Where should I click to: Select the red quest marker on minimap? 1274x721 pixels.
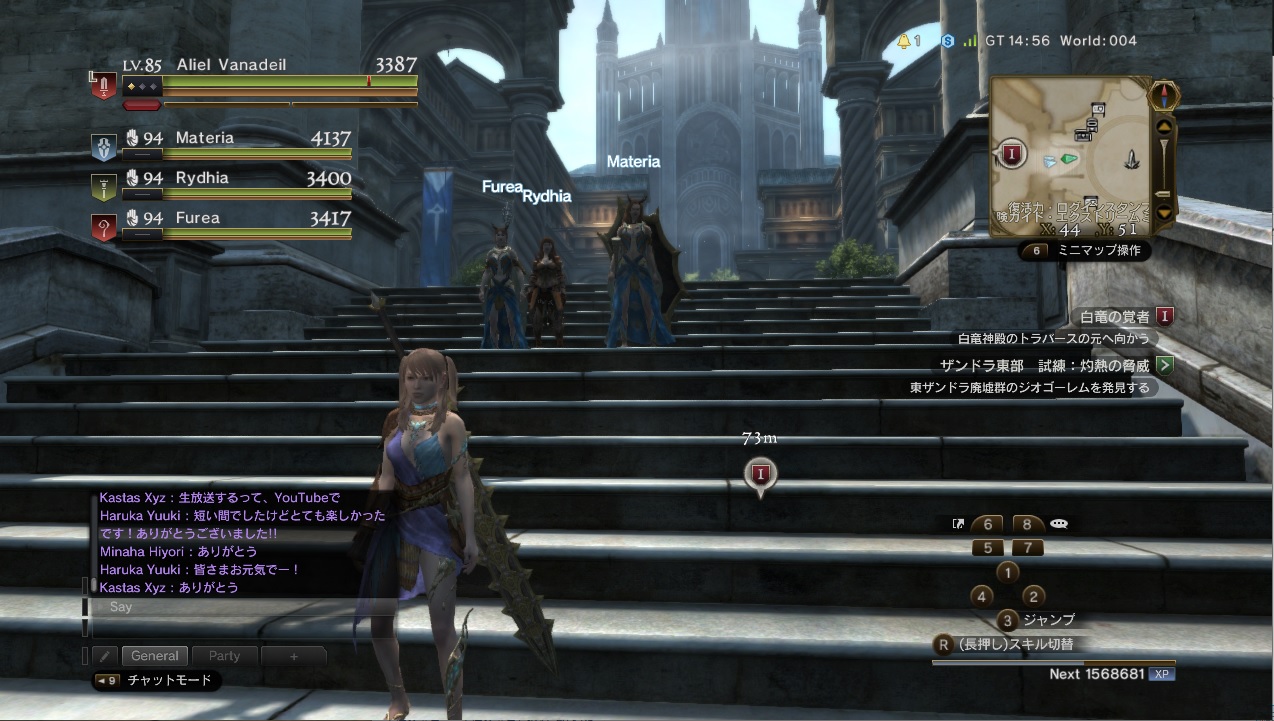[x=1012, y=154]
